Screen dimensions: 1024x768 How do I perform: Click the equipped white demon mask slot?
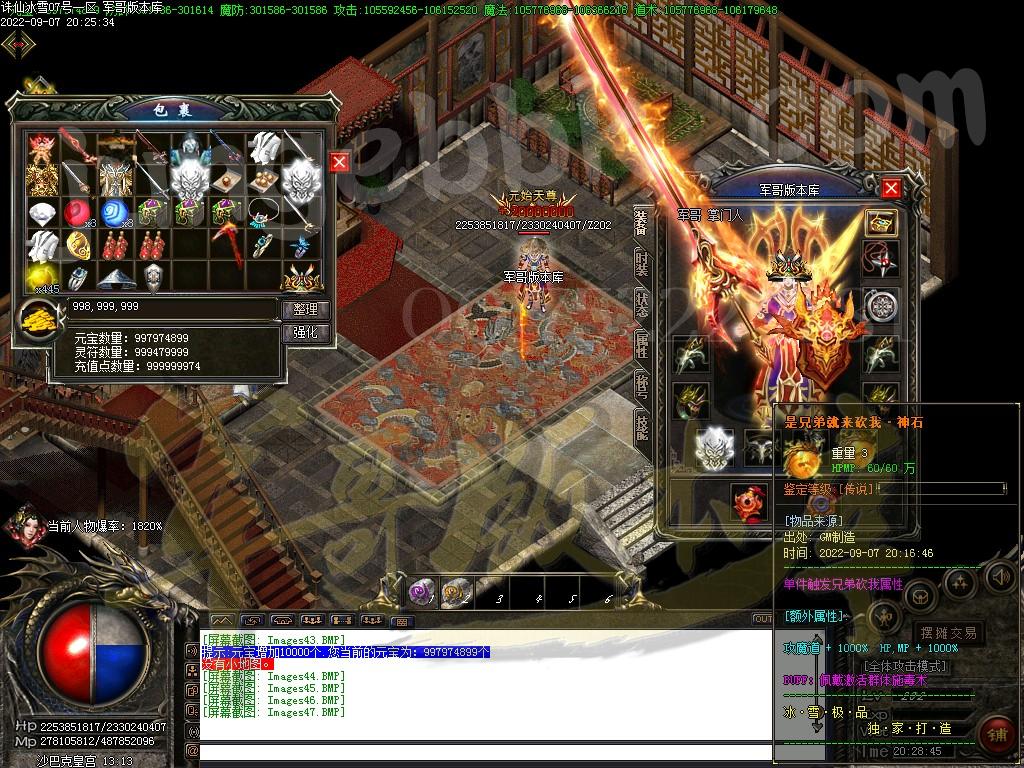(714, 446)
